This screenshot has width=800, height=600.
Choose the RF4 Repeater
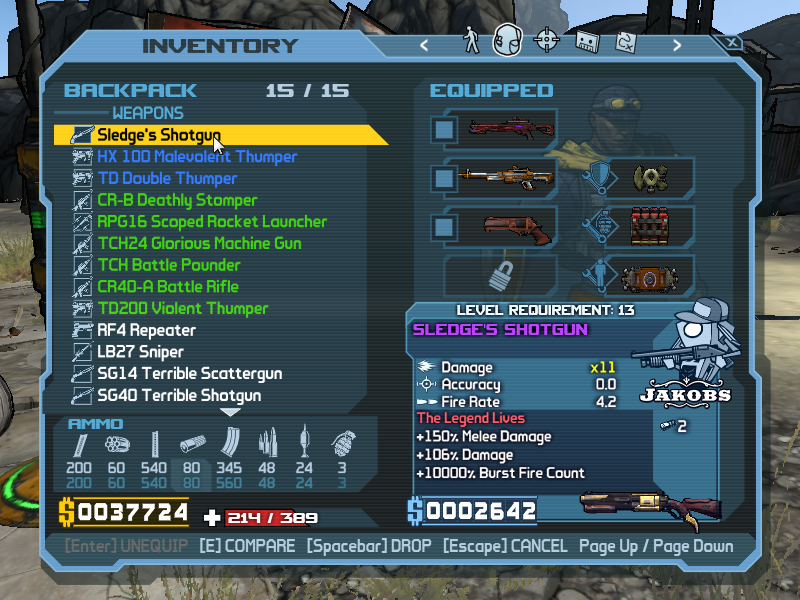(x=146, y=330)
